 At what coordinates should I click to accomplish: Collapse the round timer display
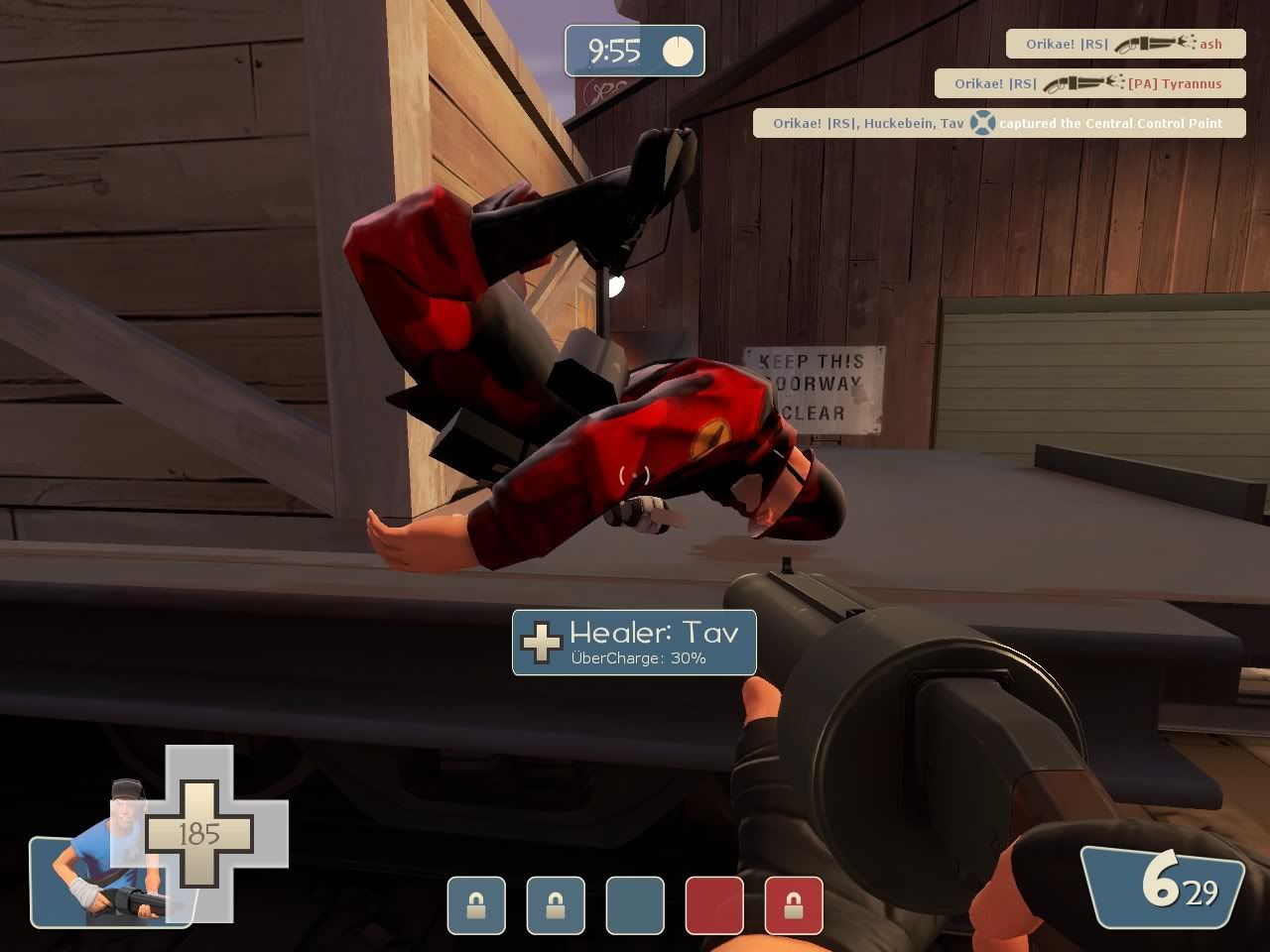point(634,51)
